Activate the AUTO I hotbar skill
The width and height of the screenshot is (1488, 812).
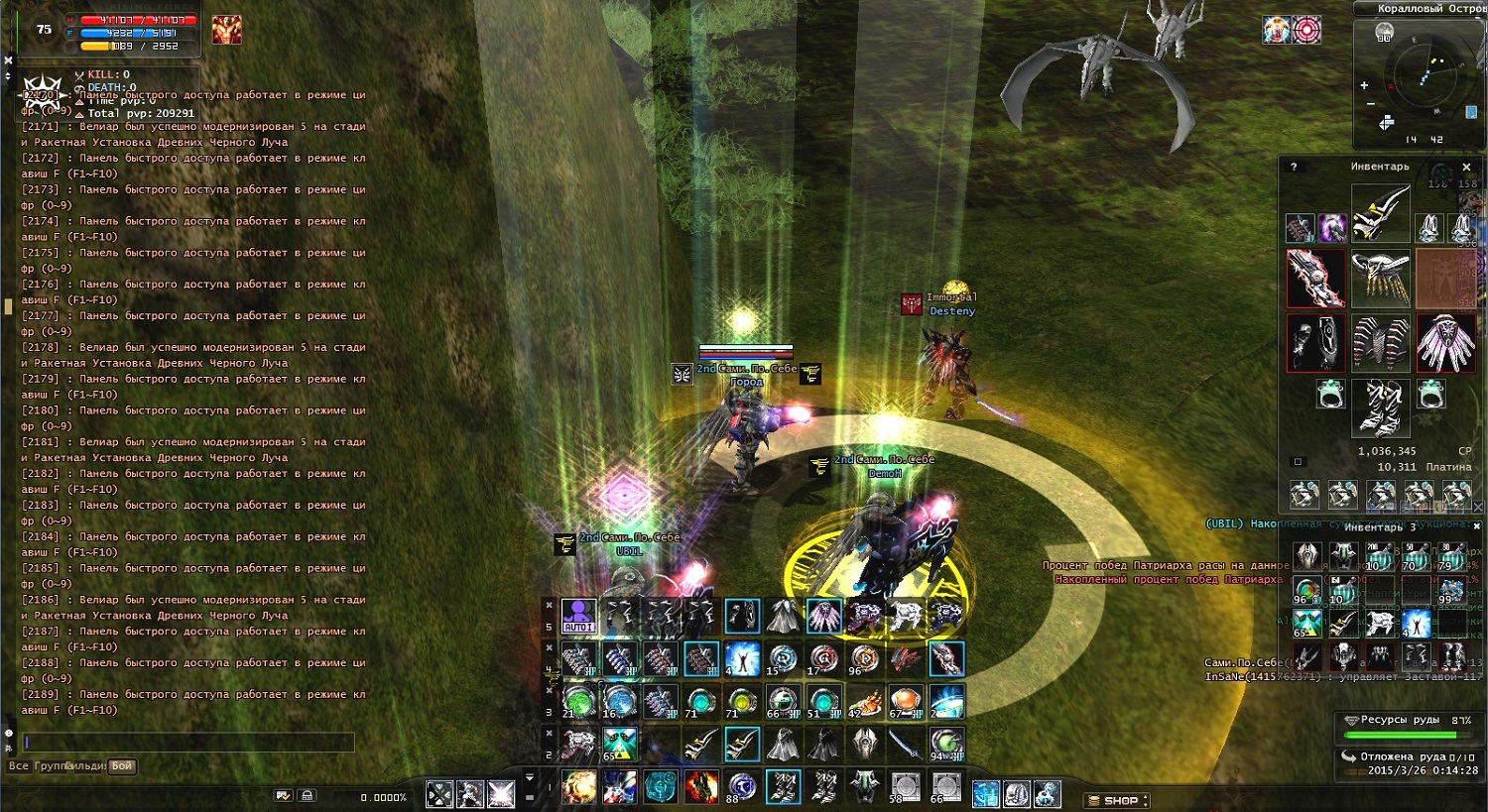(x=578, y=617)
